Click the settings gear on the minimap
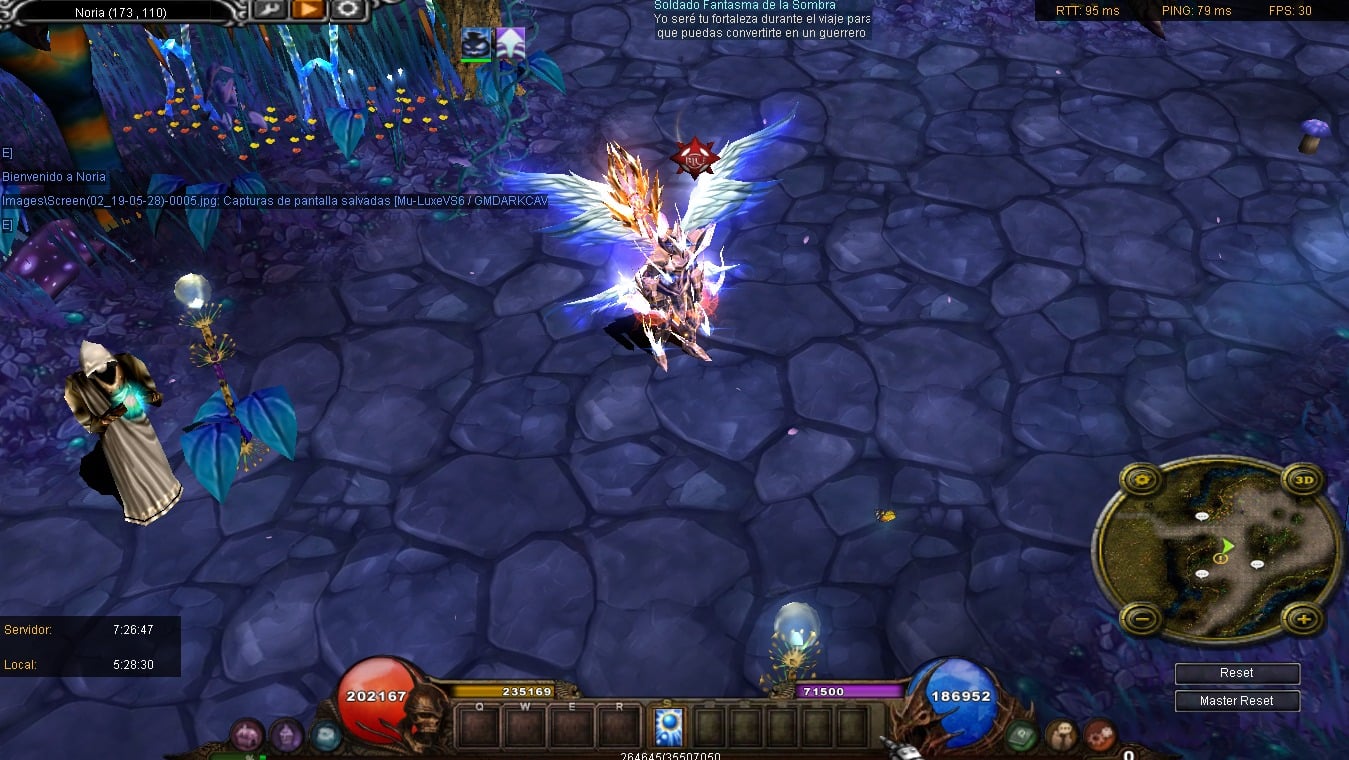Image resolution: width=1349 pixels, height=760 pixels. point(1141,479)
